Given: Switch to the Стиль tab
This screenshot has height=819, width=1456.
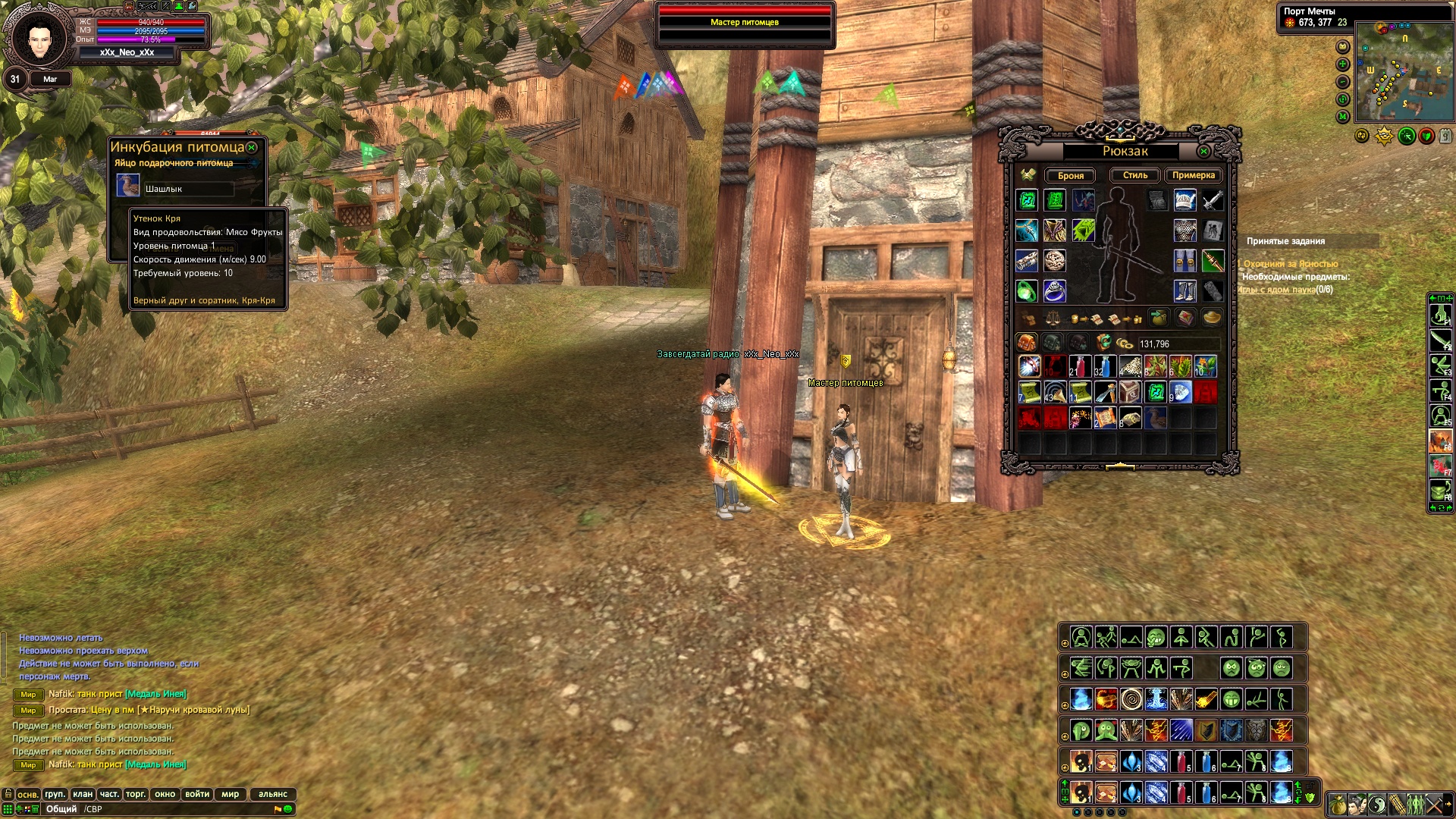Looking at the screenshot, I should [x=1135, y=175].
